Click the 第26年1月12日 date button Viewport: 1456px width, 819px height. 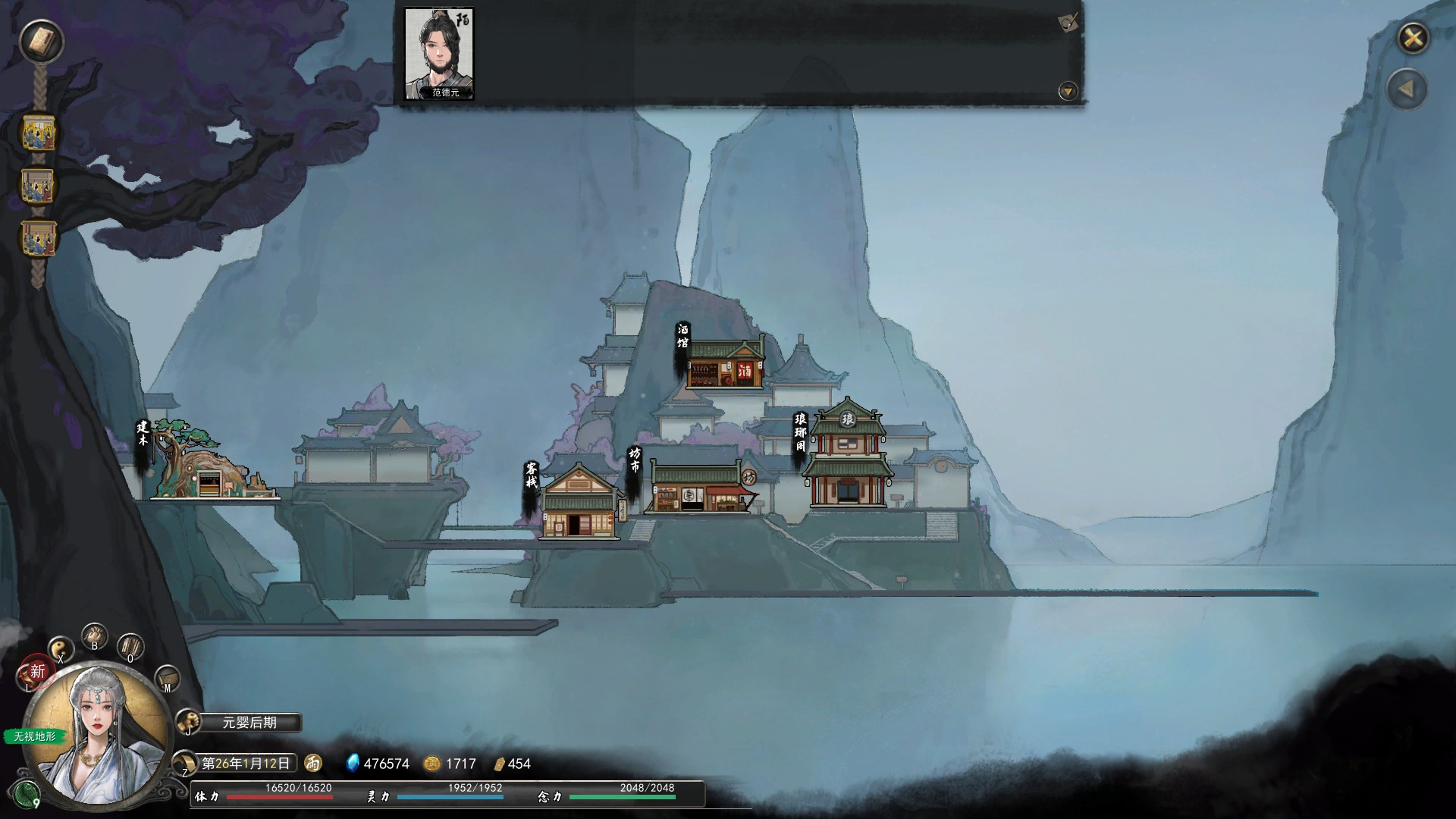tap(246, 763)
